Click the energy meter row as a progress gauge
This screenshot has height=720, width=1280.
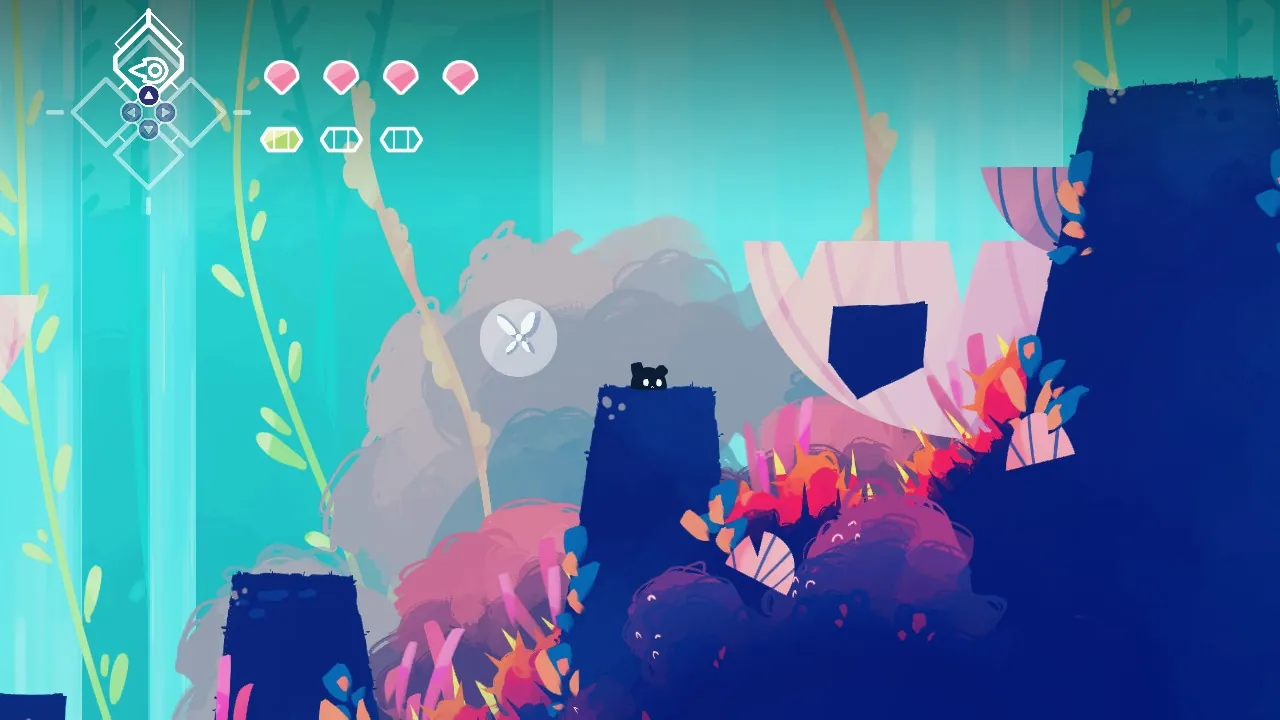(341, 140)
